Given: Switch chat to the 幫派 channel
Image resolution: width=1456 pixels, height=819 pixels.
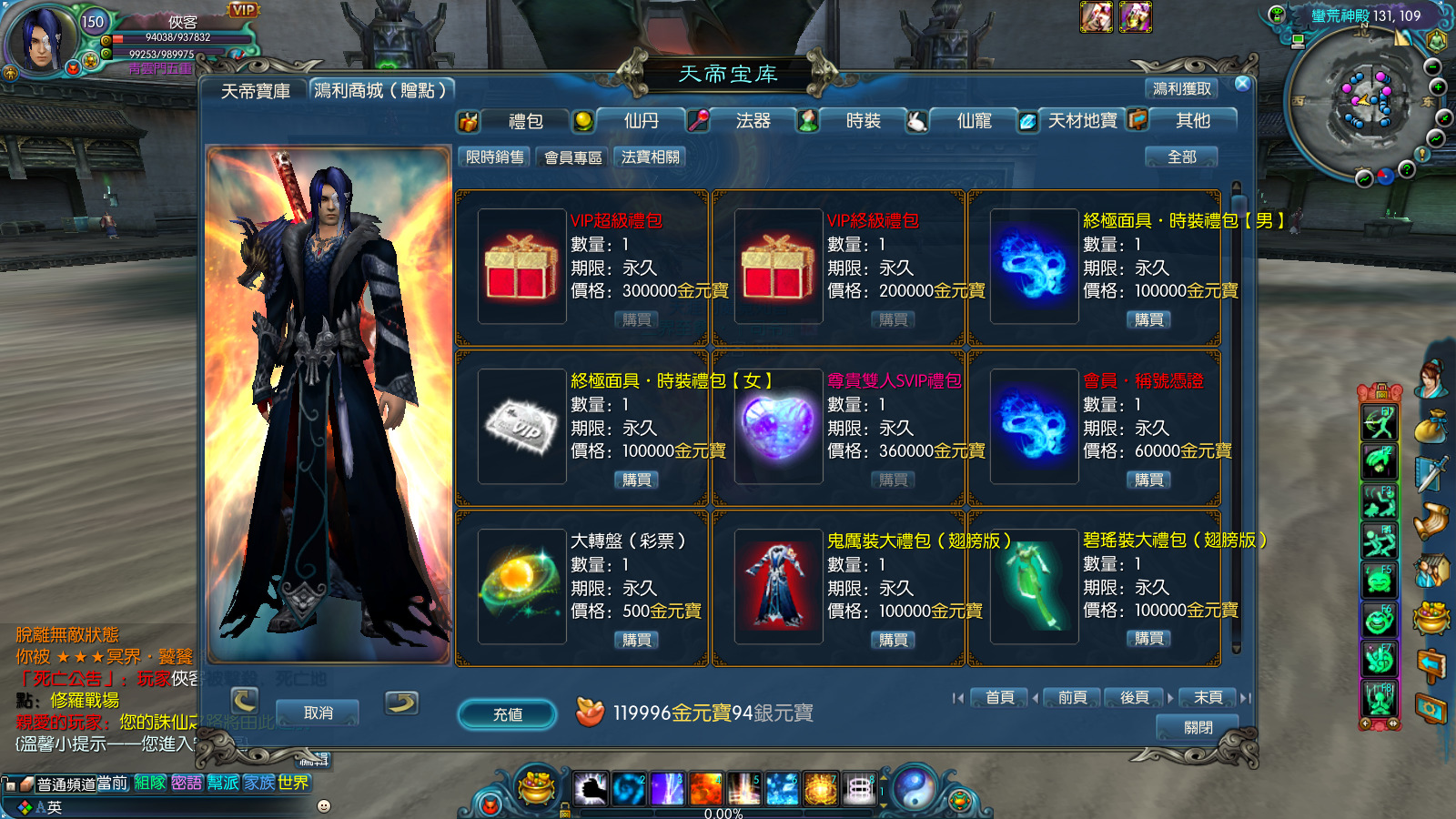Looking at the screenshot, I should (221, 782).
